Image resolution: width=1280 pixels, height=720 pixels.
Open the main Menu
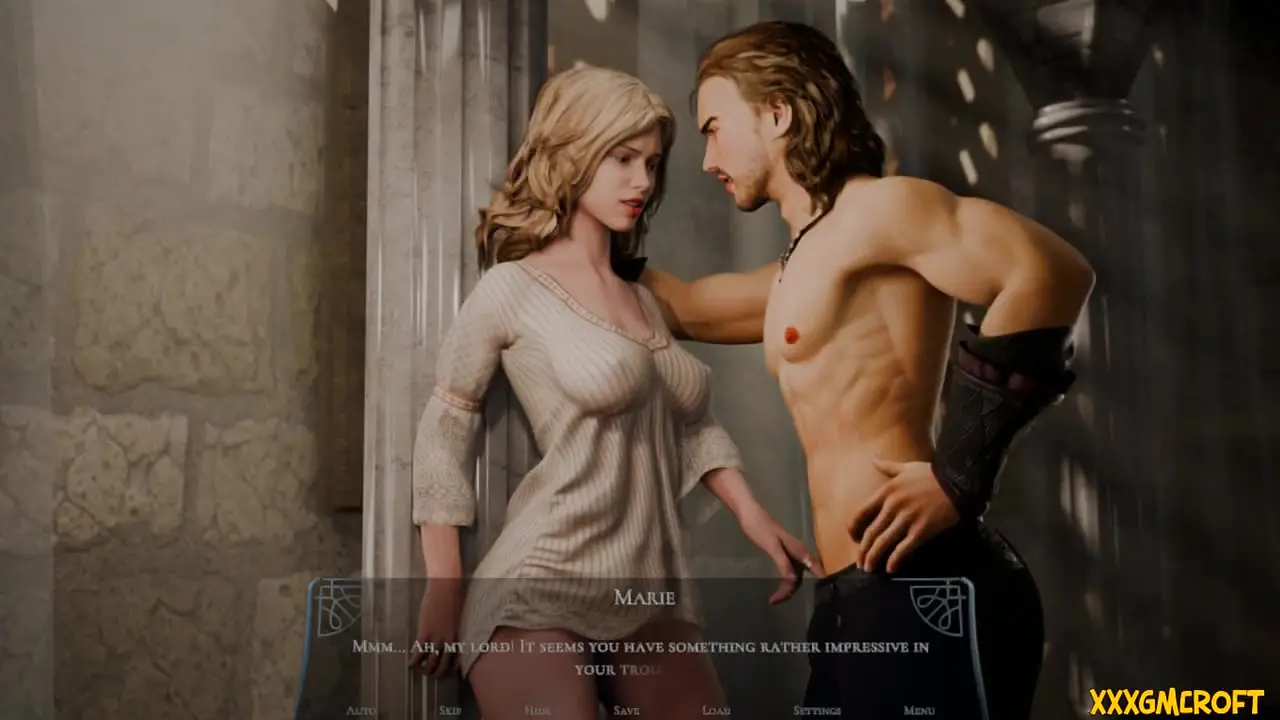919,710
